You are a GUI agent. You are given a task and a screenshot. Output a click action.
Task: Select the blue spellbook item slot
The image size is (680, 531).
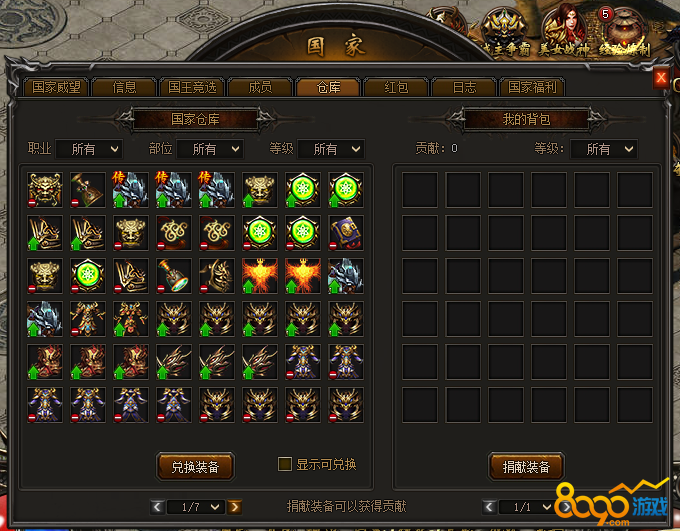pos(346,233)
